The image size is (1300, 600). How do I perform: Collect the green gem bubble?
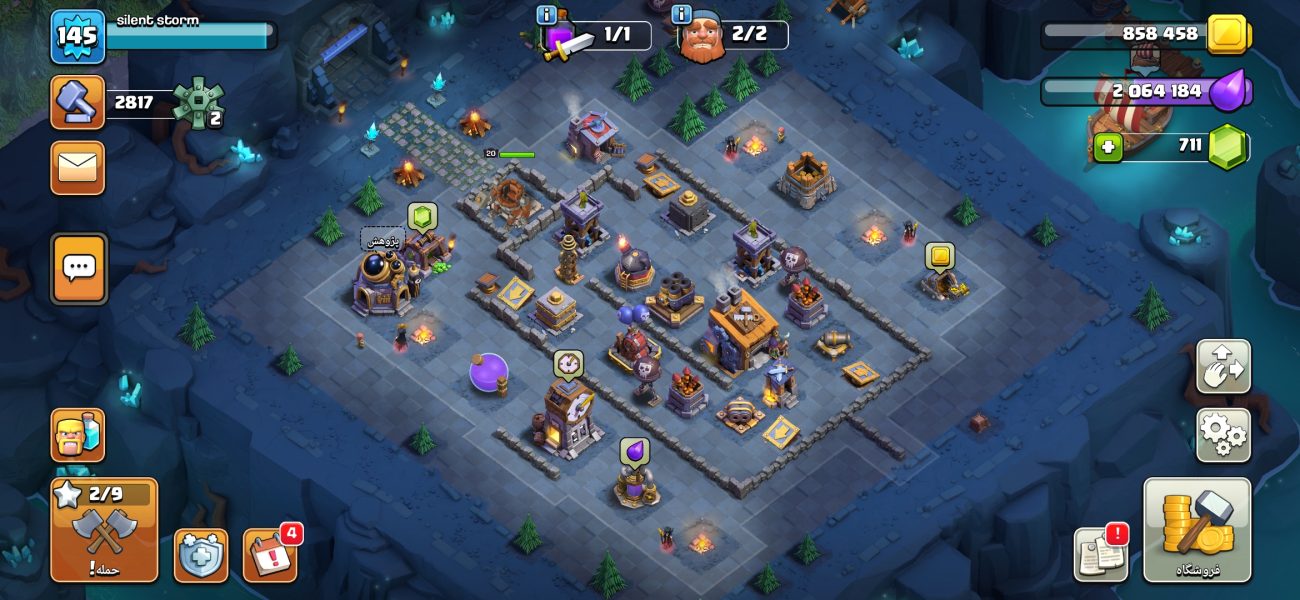click(421, 217)
